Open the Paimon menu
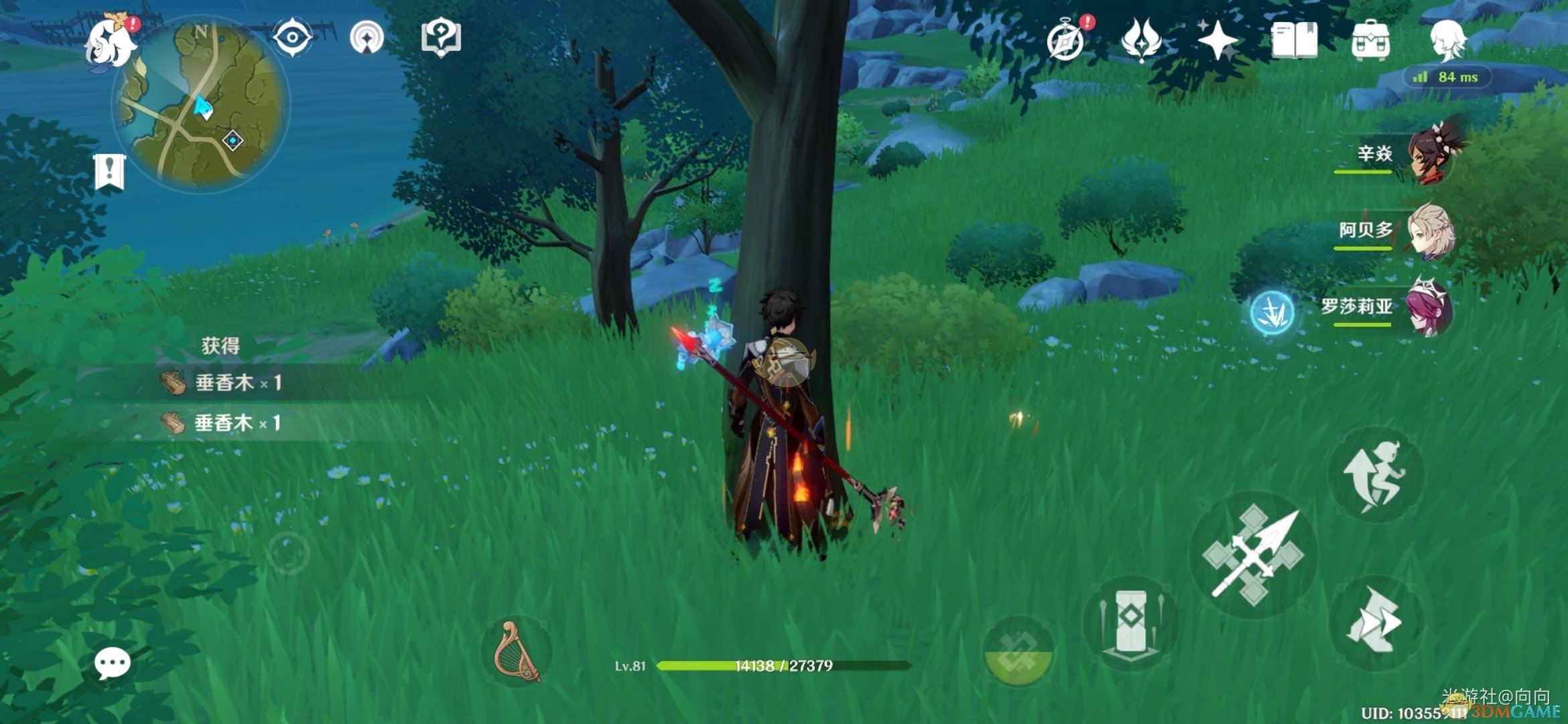The image size is (1568, 724). [x=111, y=42]
